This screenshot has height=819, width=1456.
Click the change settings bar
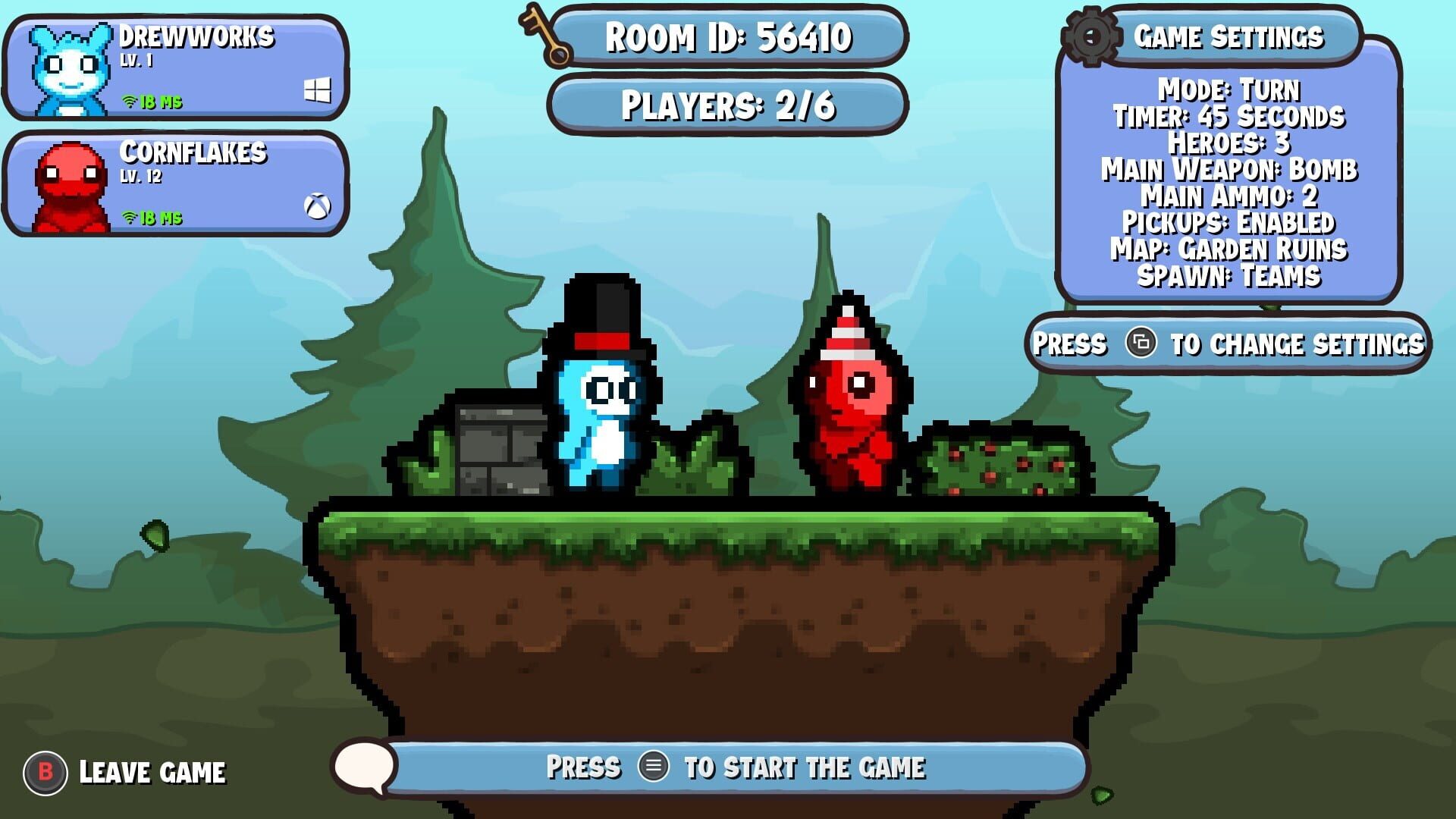[x=1228, y=344]
